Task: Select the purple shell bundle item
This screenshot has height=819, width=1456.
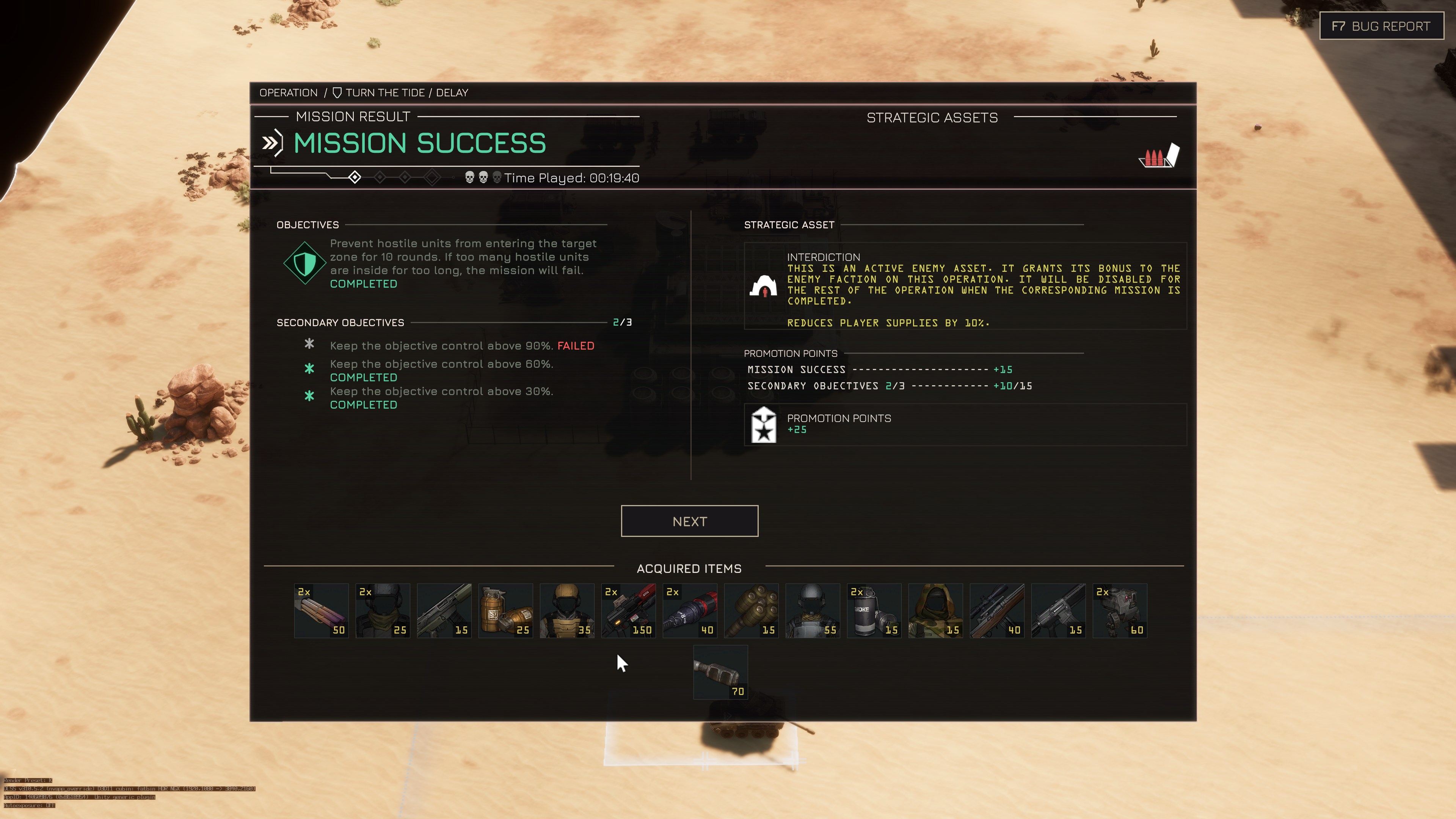Action: pos(321,610)
